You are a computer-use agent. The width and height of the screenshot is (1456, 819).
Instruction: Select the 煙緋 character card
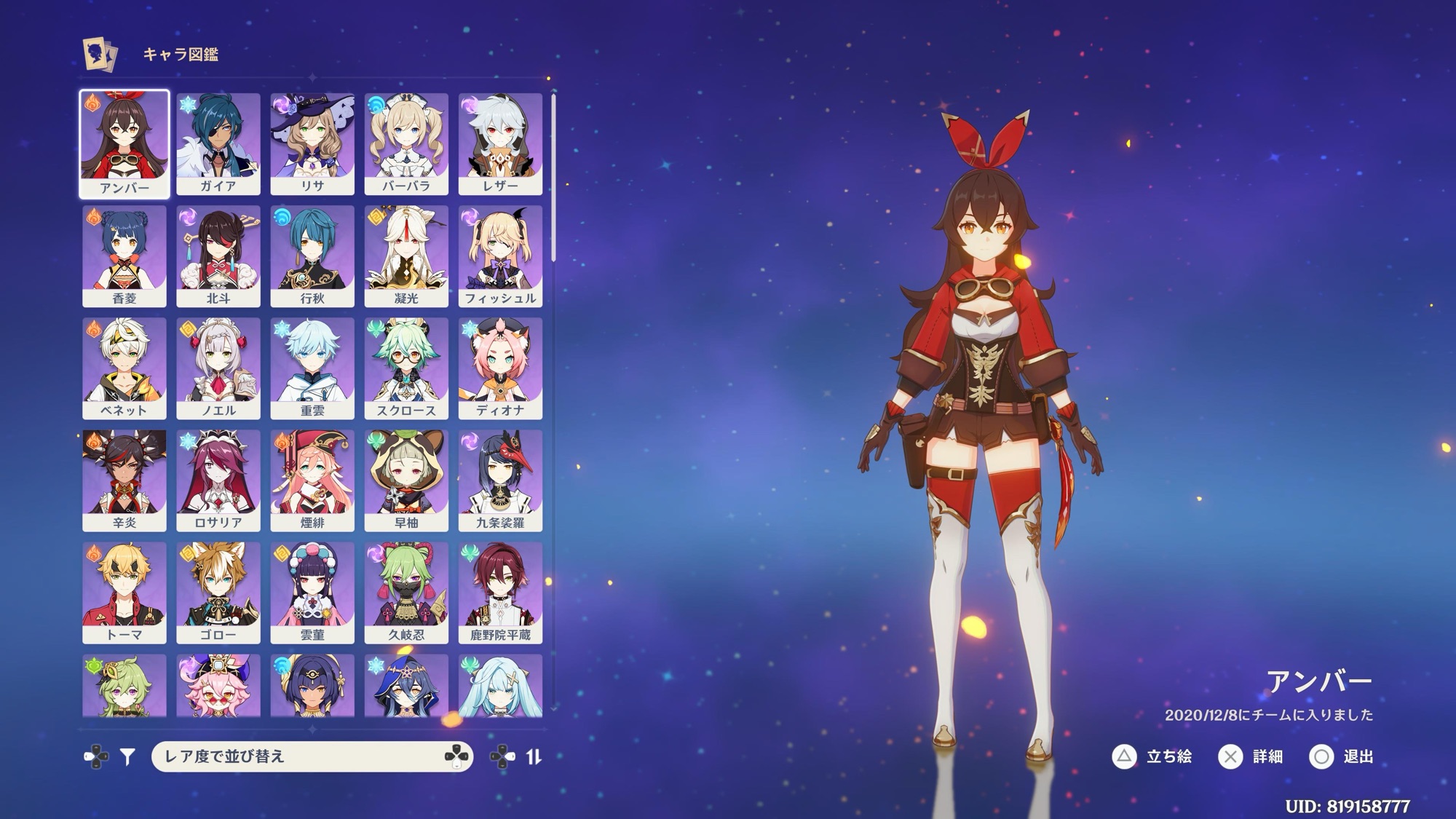tap(312, 480)
